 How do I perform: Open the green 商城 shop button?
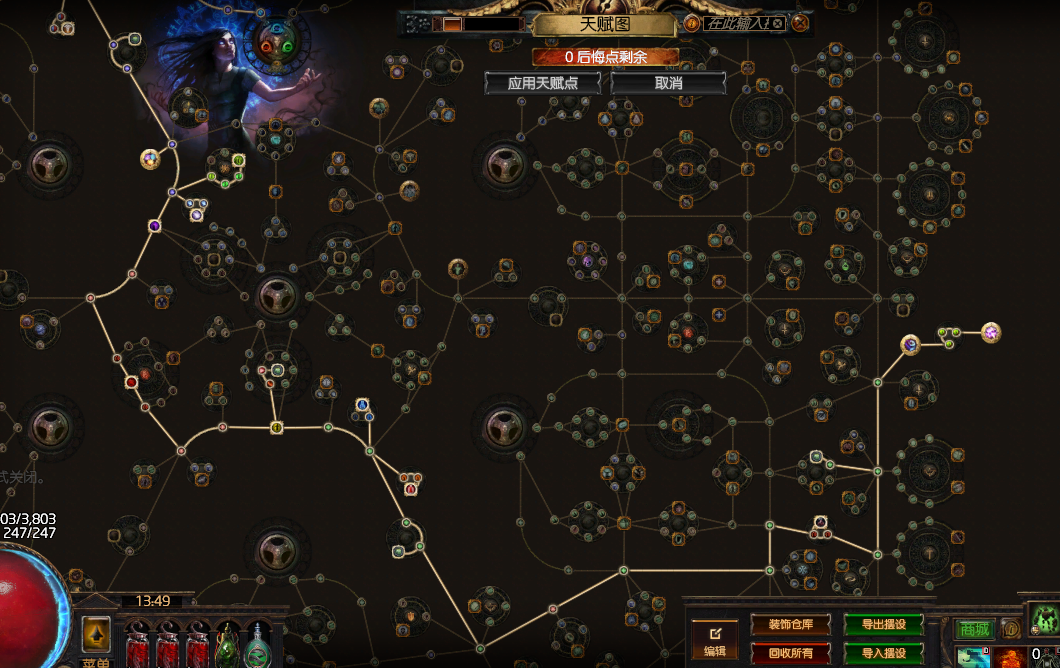(x=974, y=629)
